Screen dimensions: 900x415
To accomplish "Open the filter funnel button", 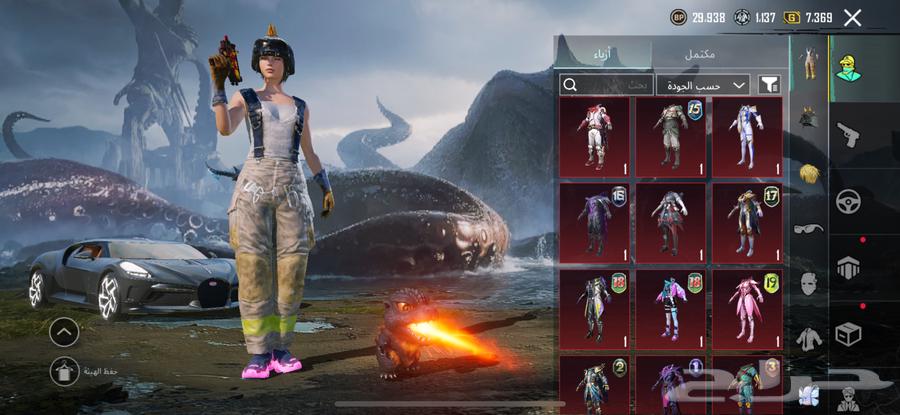I will (x=770, y=85).
